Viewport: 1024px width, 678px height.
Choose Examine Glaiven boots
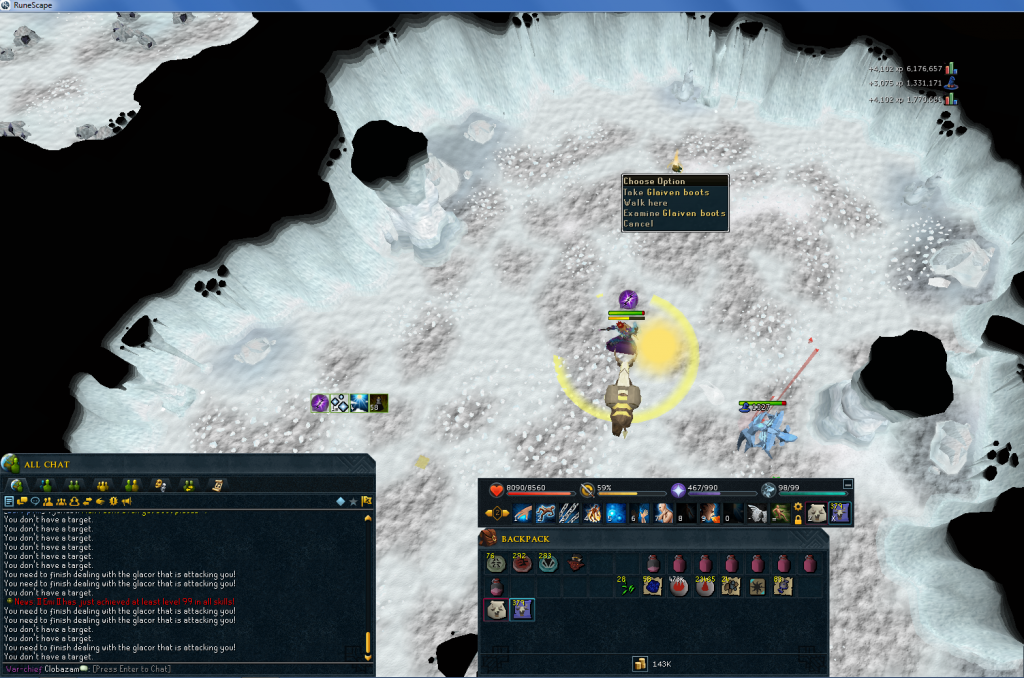673,213
